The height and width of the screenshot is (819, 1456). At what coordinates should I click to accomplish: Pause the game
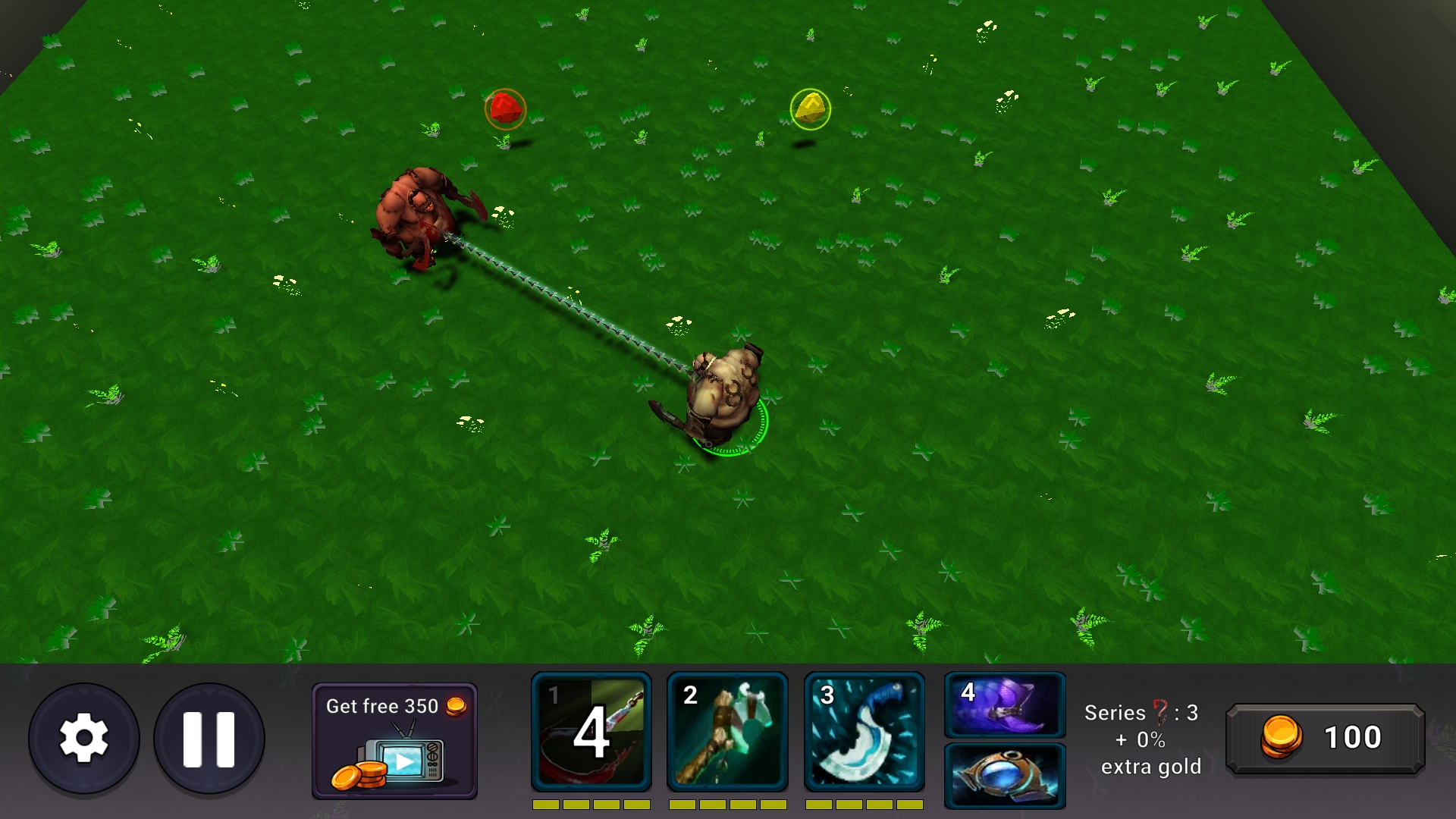coord(209,737)
